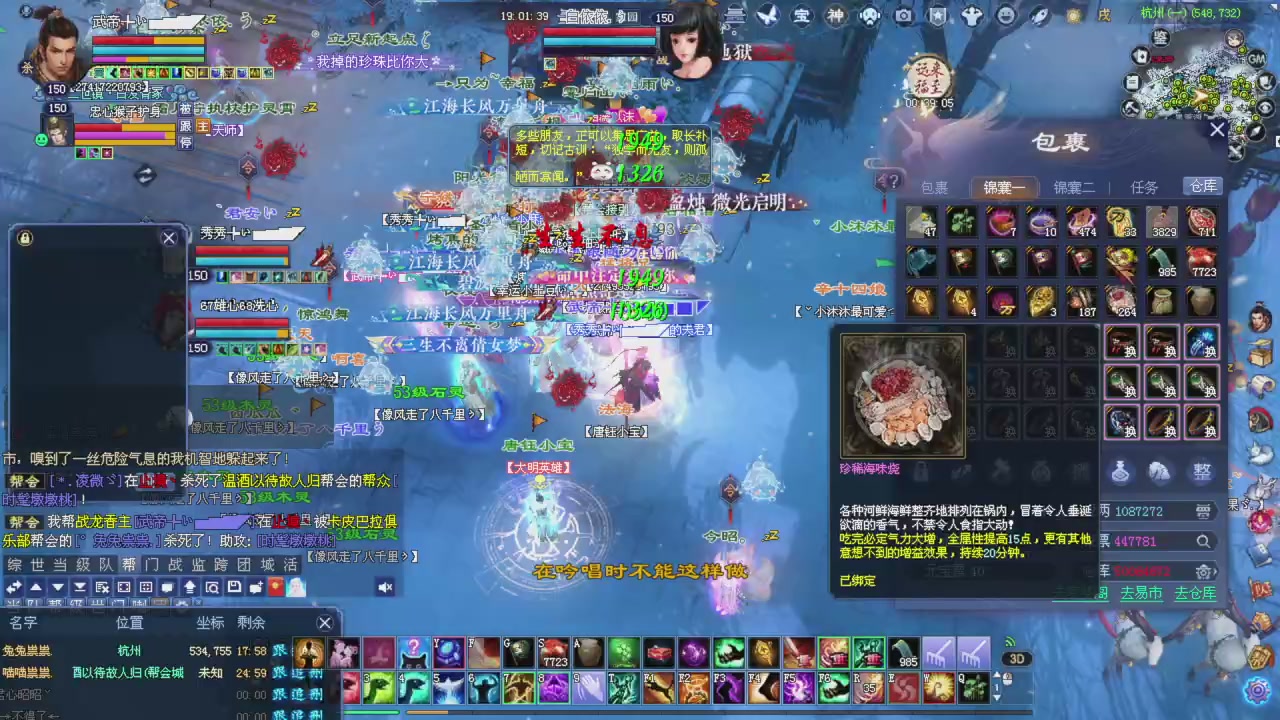This screenshot has height=720, width=1280.
Task: Switch to the 锦囊二 tab in the bag window
Action: click(1073, 187)
